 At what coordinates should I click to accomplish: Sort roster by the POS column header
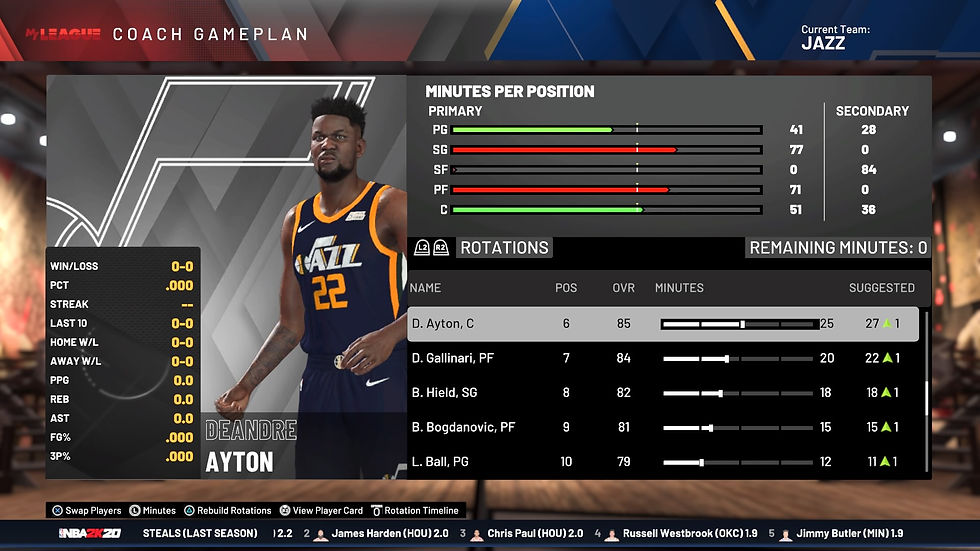566,288
